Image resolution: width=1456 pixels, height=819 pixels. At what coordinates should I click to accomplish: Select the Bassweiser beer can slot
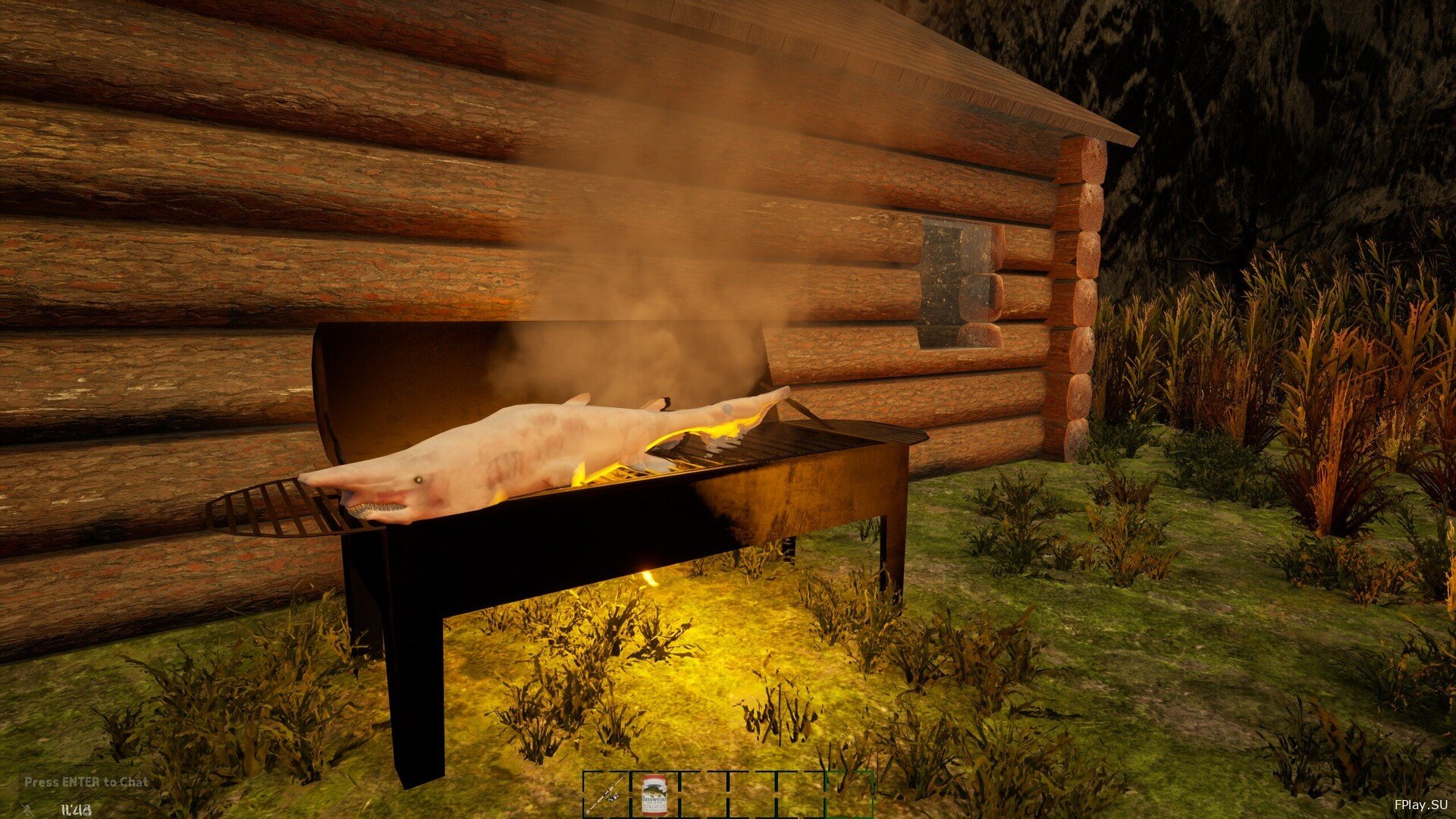click(x=654, y=794)
